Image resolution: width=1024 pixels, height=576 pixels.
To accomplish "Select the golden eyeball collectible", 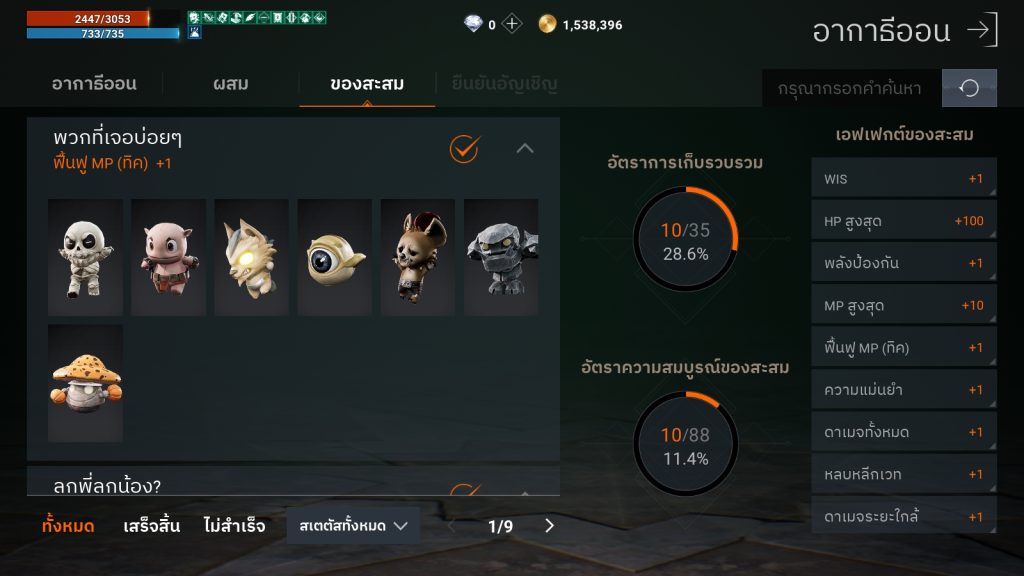I will [x=334, y=257].
